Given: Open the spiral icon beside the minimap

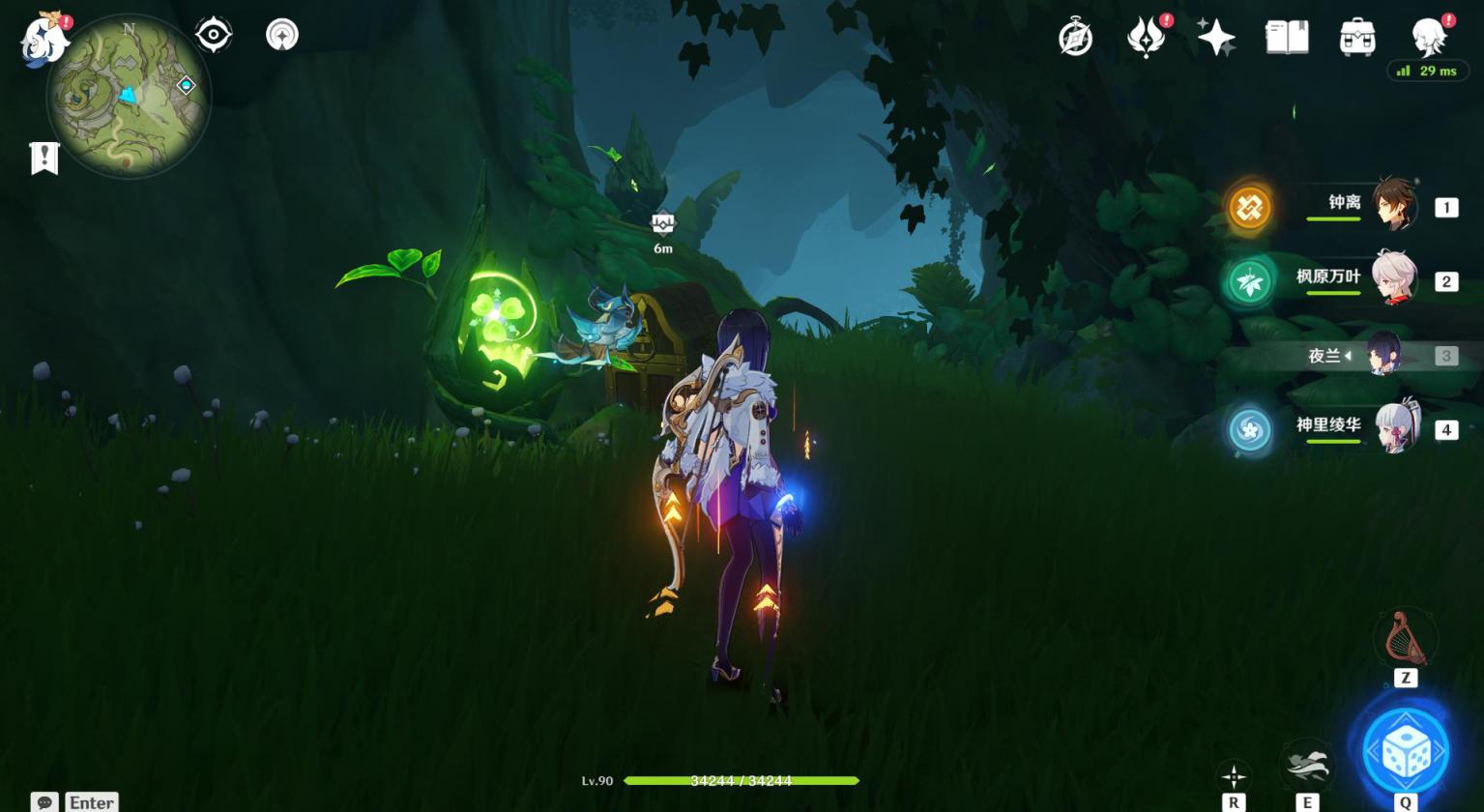Looking at the screenshot, I should coord(281,35).
